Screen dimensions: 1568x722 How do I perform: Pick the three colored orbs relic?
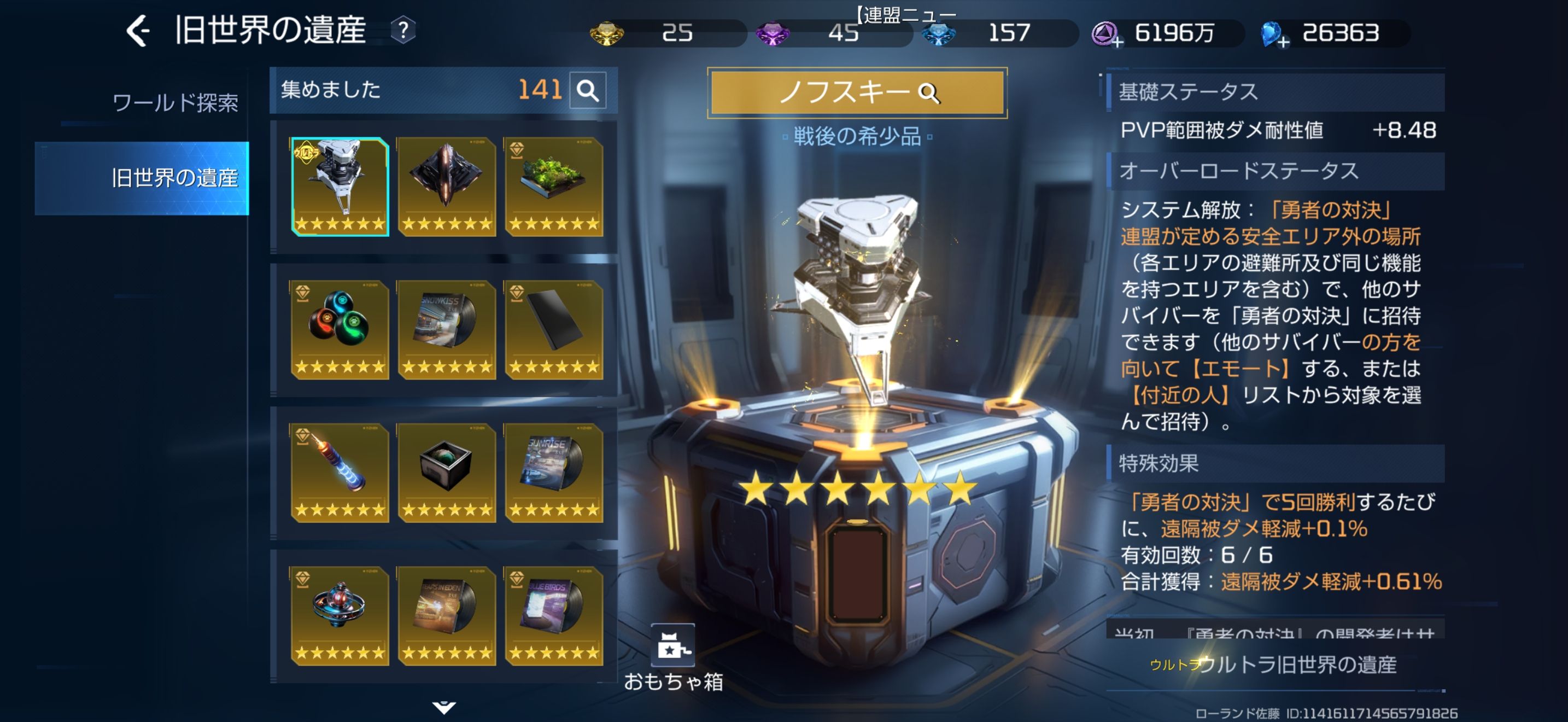pyautogui.click(x=340, y=329)
